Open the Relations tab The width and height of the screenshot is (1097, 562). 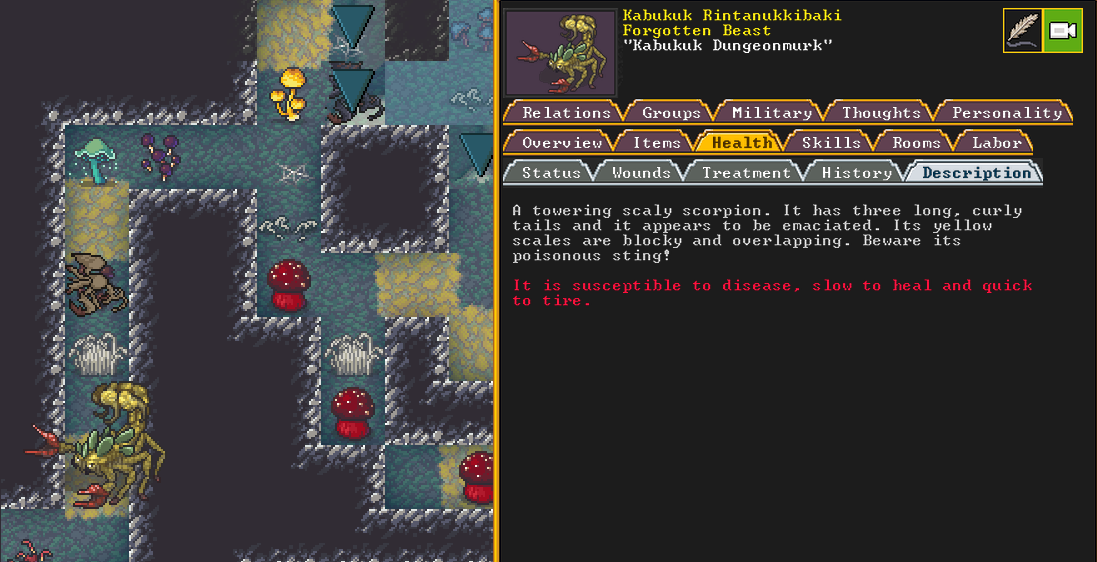click(x=566, y=113)
